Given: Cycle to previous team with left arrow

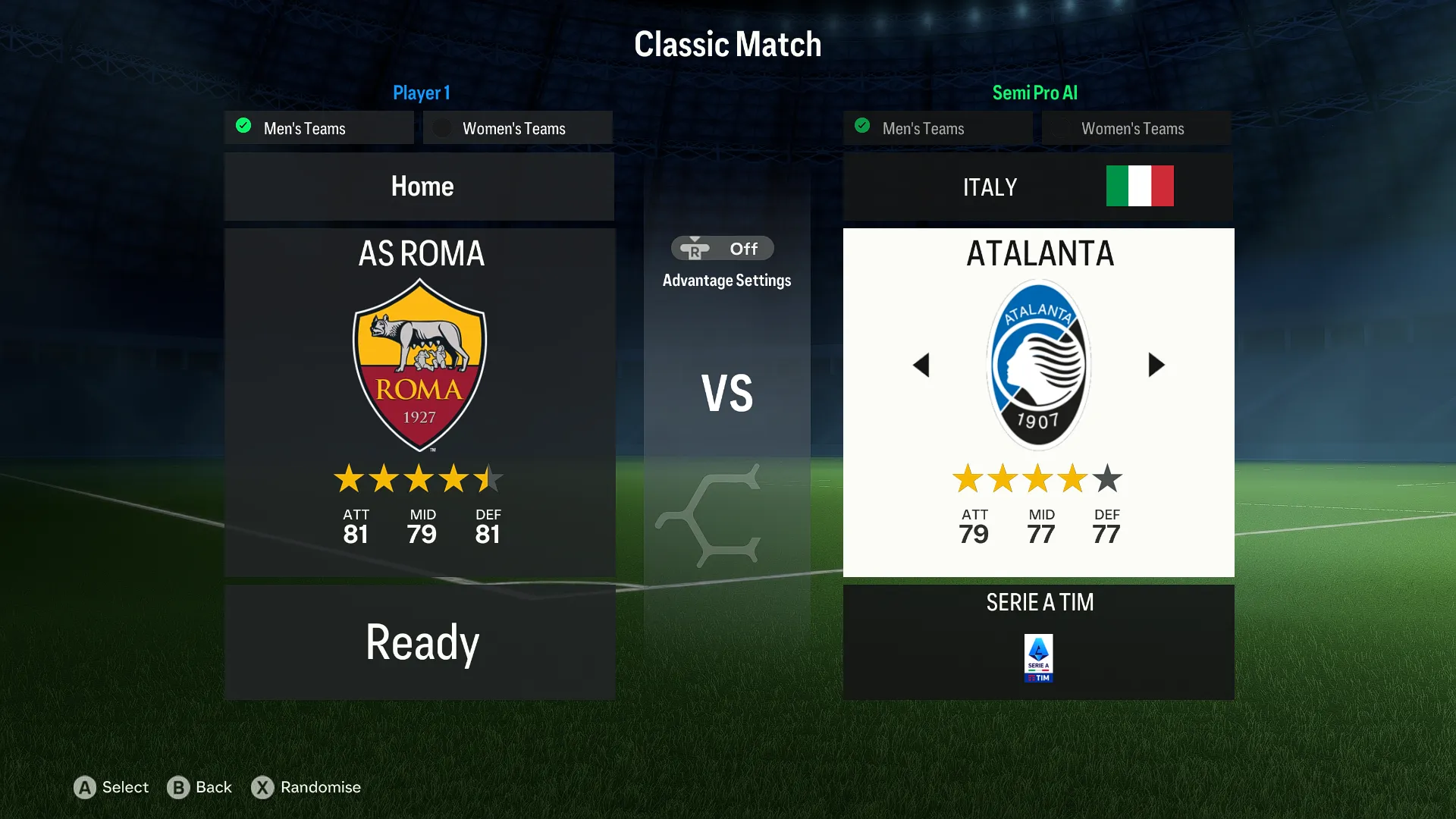Looking at the screenshot, I should (921, 366).
